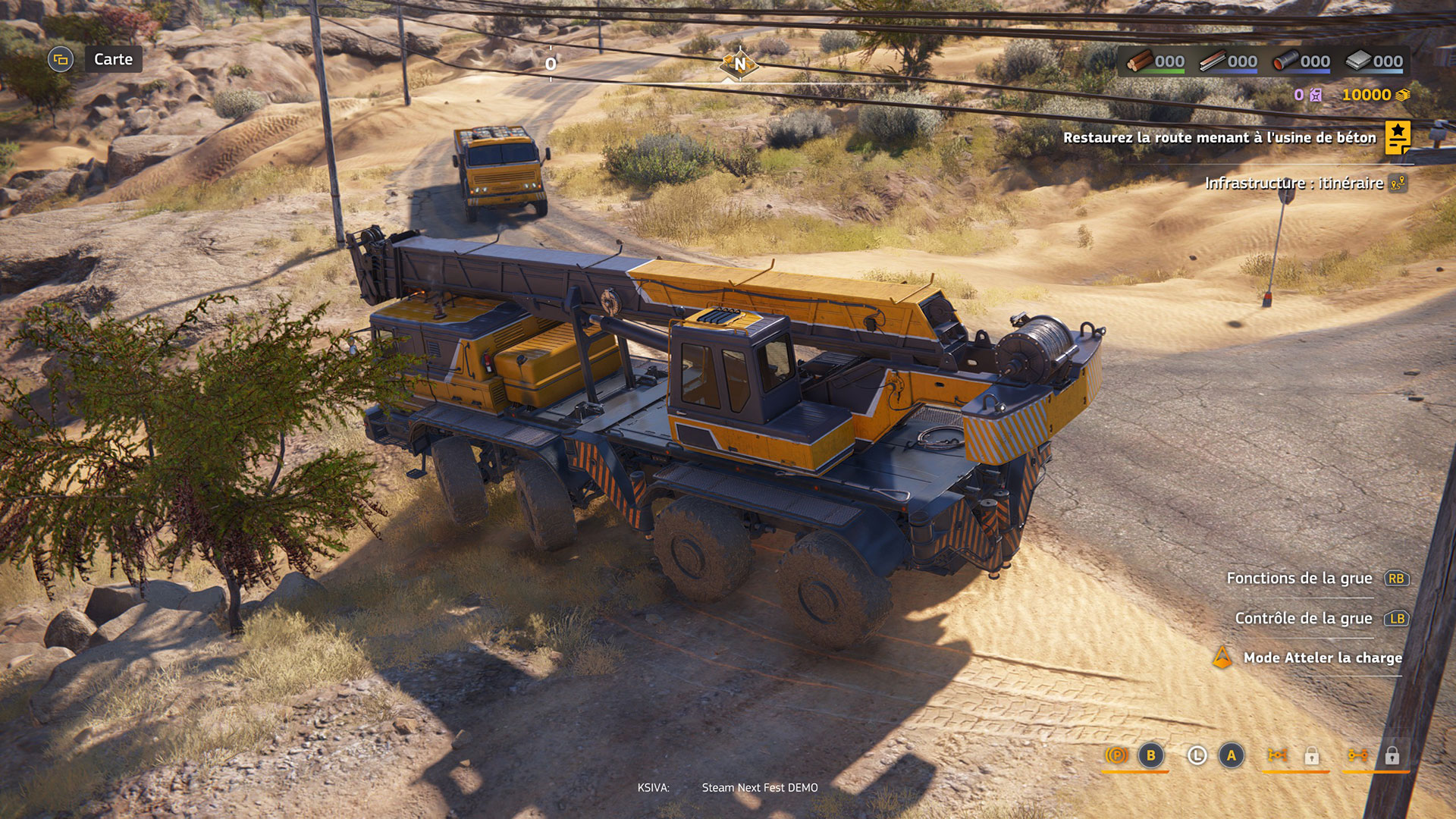The height and width of the screenshot is (819, 1456).
Task: Click the concrete slabs resource icon
Action: [x=1358, y=61]
